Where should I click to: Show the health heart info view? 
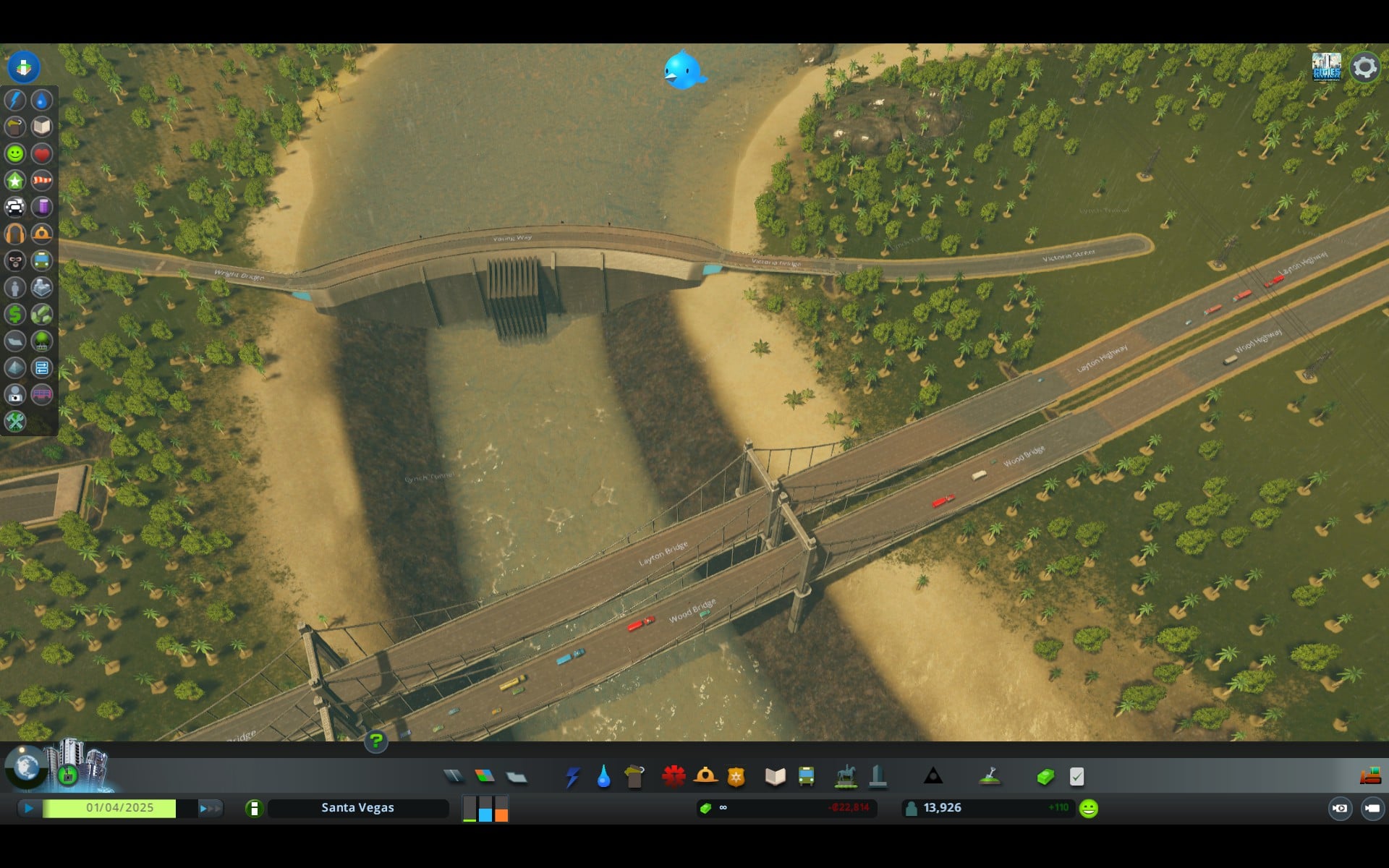point(42,153)
